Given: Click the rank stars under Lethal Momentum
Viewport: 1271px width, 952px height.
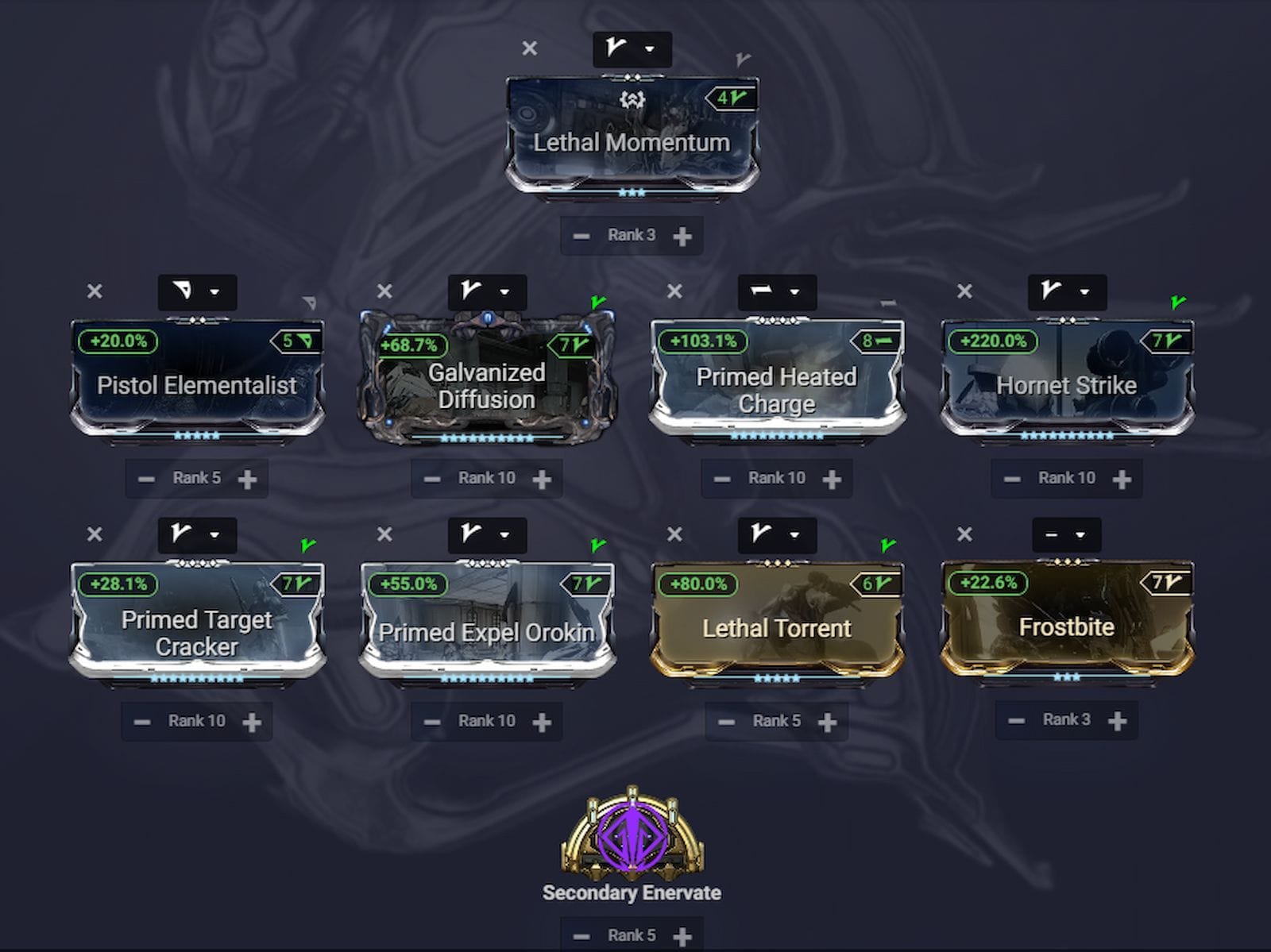Looking at the screenshot, I should 632,193.
